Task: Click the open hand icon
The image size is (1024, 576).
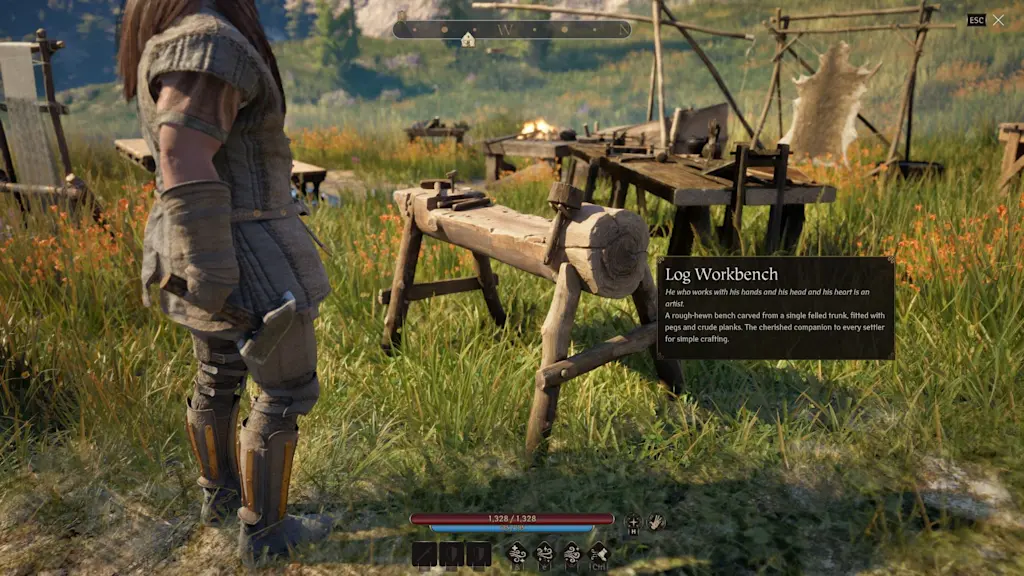Action: [x=656, y=521]
